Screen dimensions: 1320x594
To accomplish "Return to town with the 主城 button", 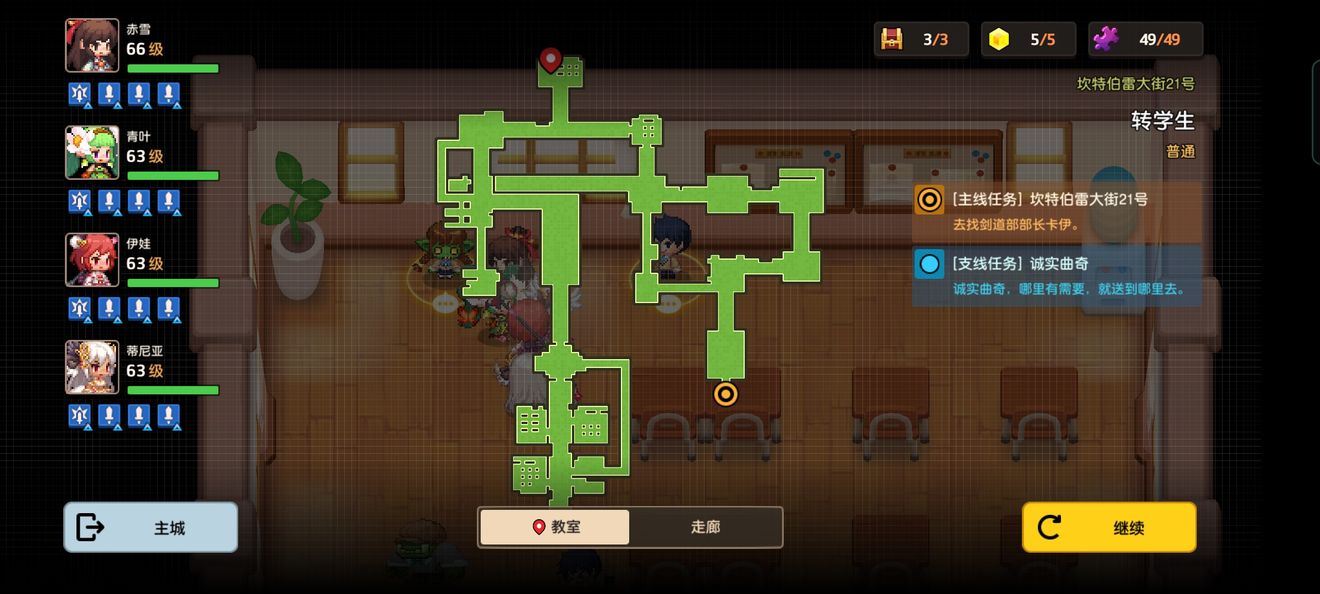I will (151, 527).
